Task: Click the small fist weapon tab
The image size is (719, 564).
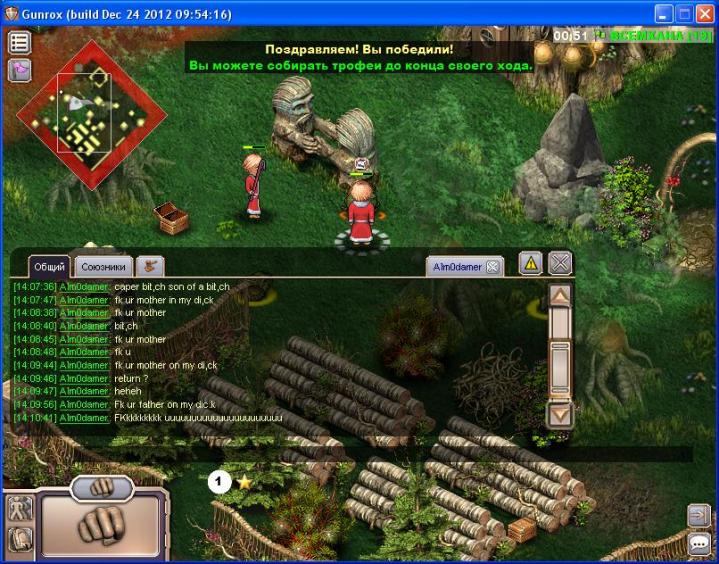Action: (x=102, y=487)
